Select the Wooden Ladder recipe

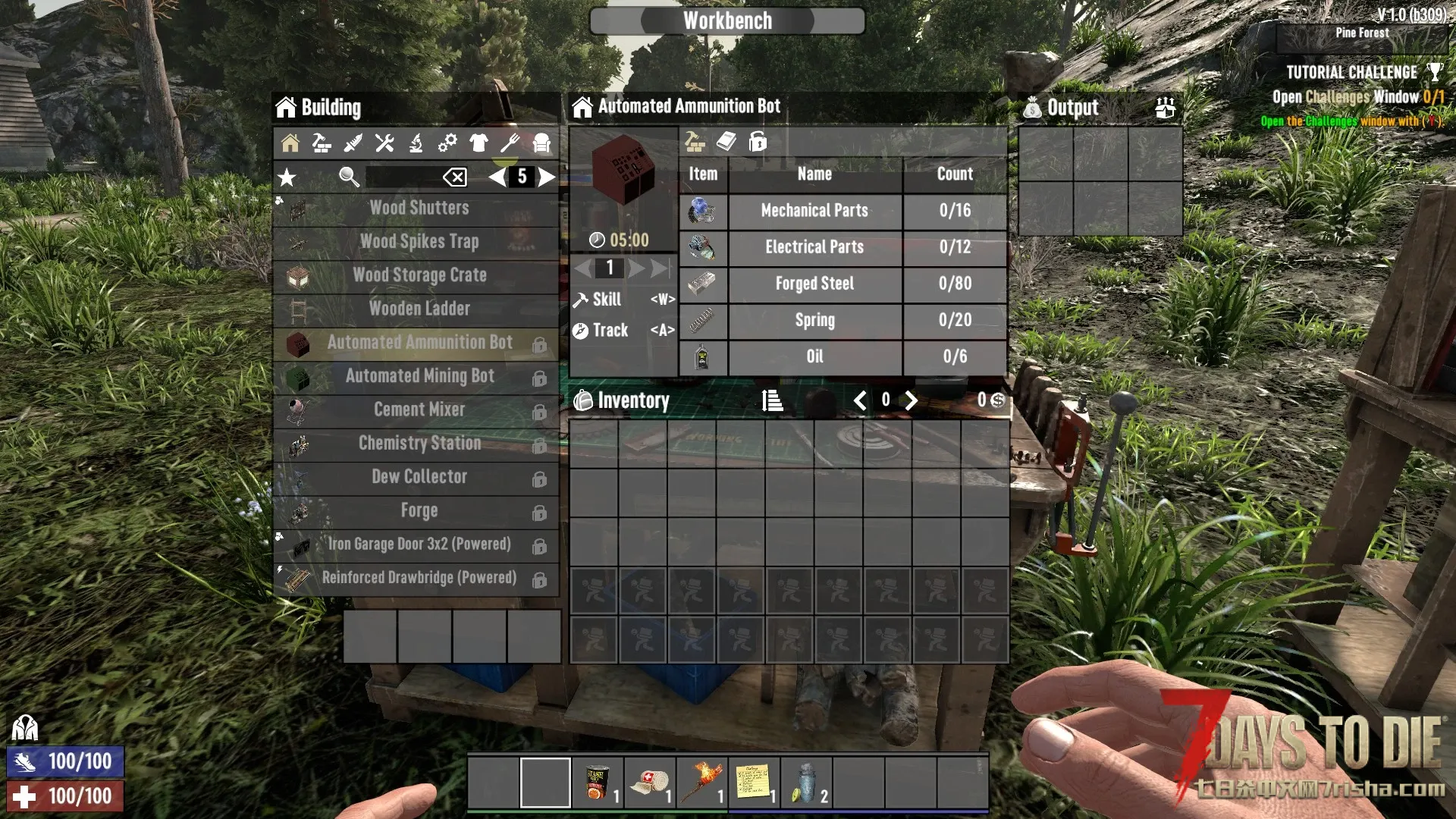pos(419,309)
